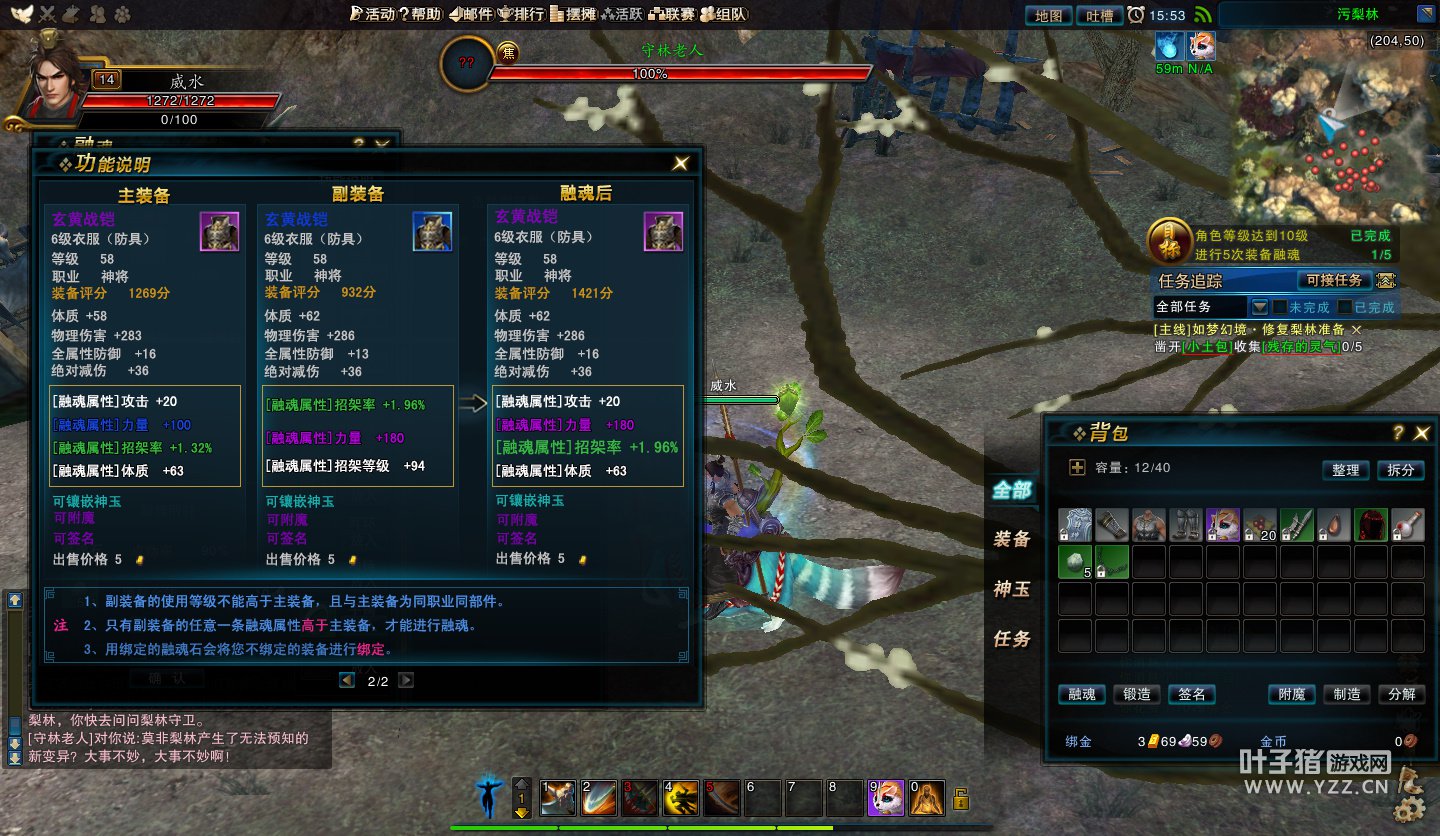Expand the 全部任务 quest dropdown
This screenshot has width=1440, height=836.
click(x=1260, y=307)
